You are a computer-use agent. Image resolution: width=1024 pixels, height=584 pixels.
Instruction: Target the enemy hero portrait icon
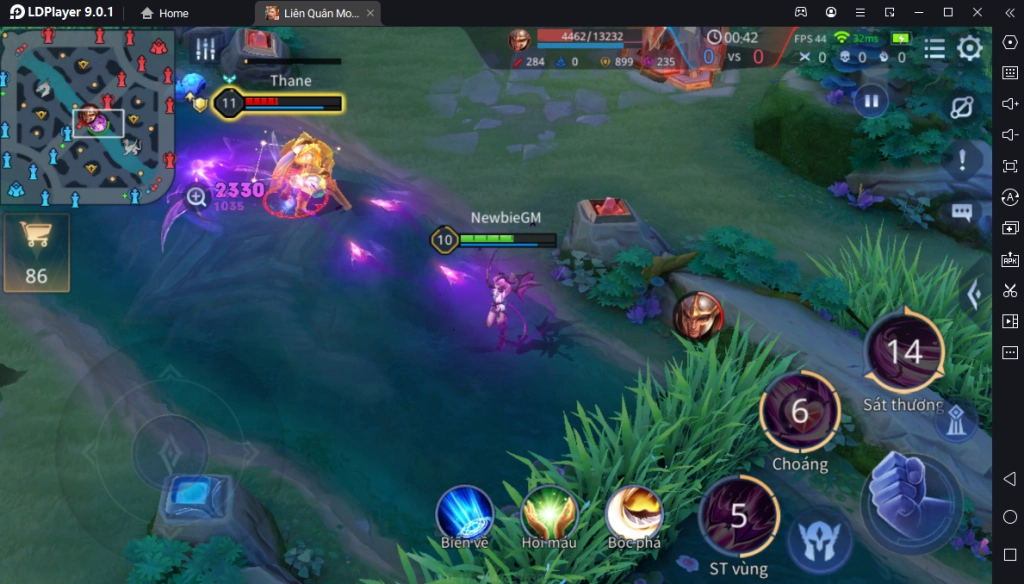(x=697, y=316)
